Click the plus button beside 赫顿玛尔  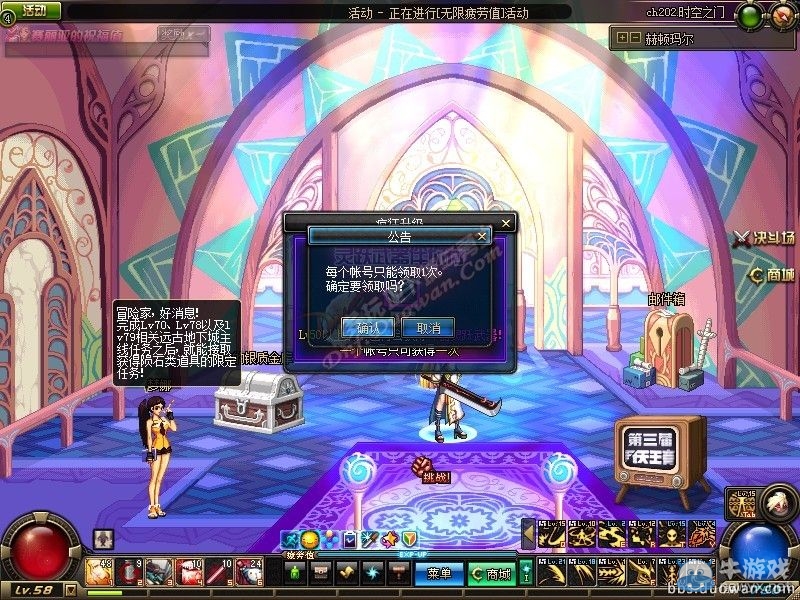point(621,38)
